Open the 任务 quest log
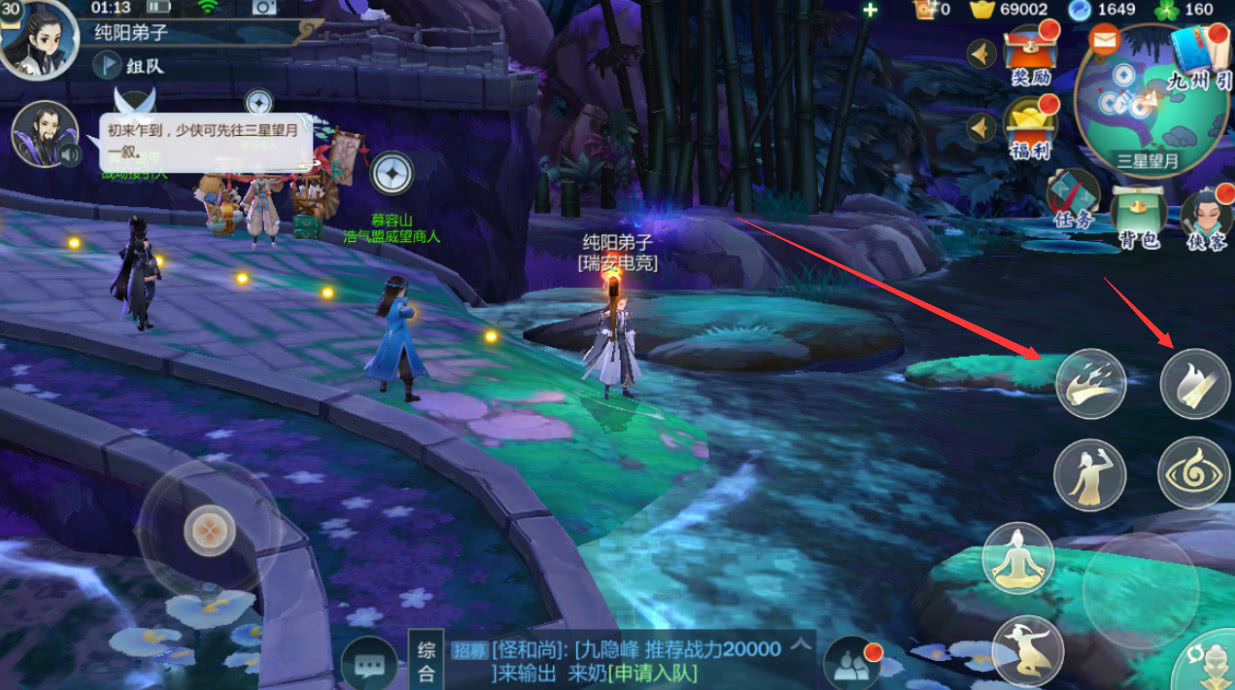1235x690 pixels. tap(1073, 199)
